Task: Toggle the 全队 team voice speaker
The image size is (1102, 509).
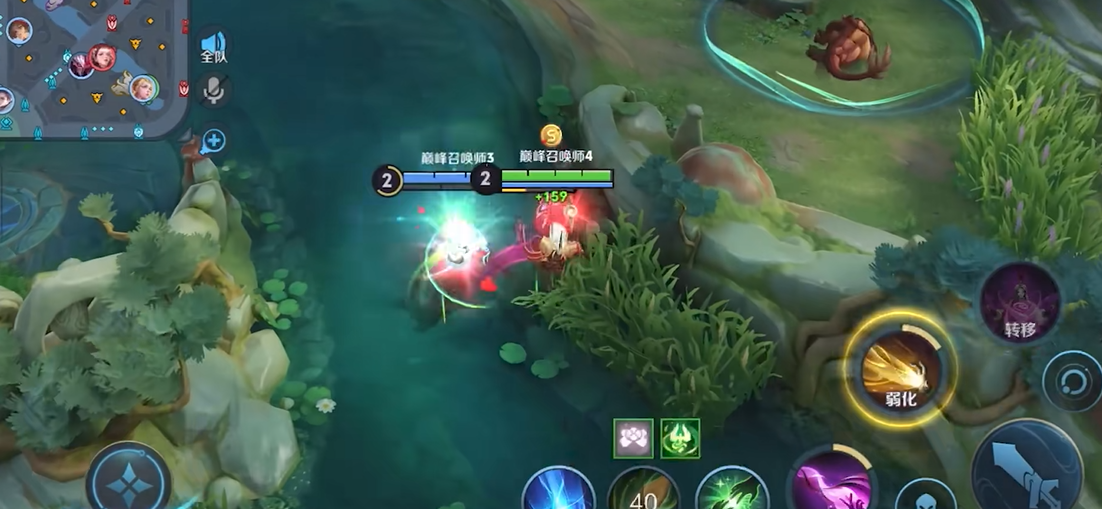Action: pos(214,46)
